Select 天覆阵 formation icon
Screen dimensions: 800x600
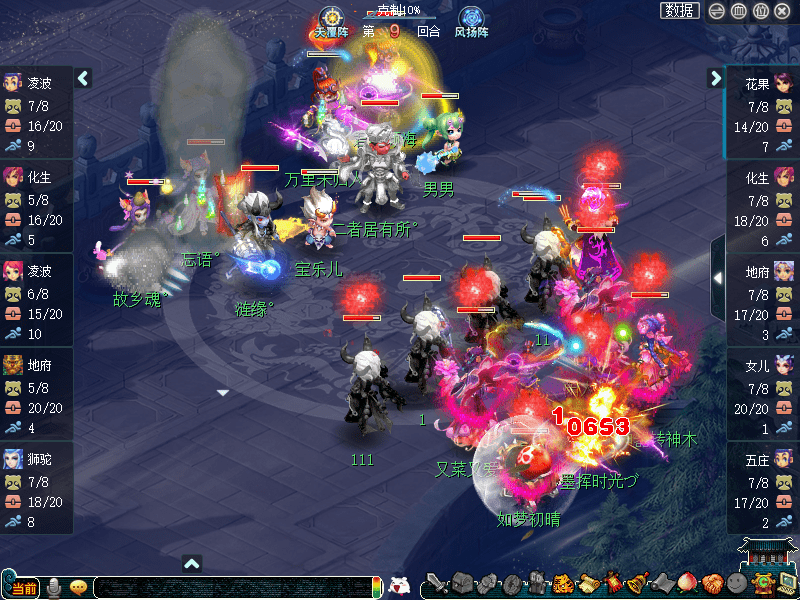(x=330, y=20)
